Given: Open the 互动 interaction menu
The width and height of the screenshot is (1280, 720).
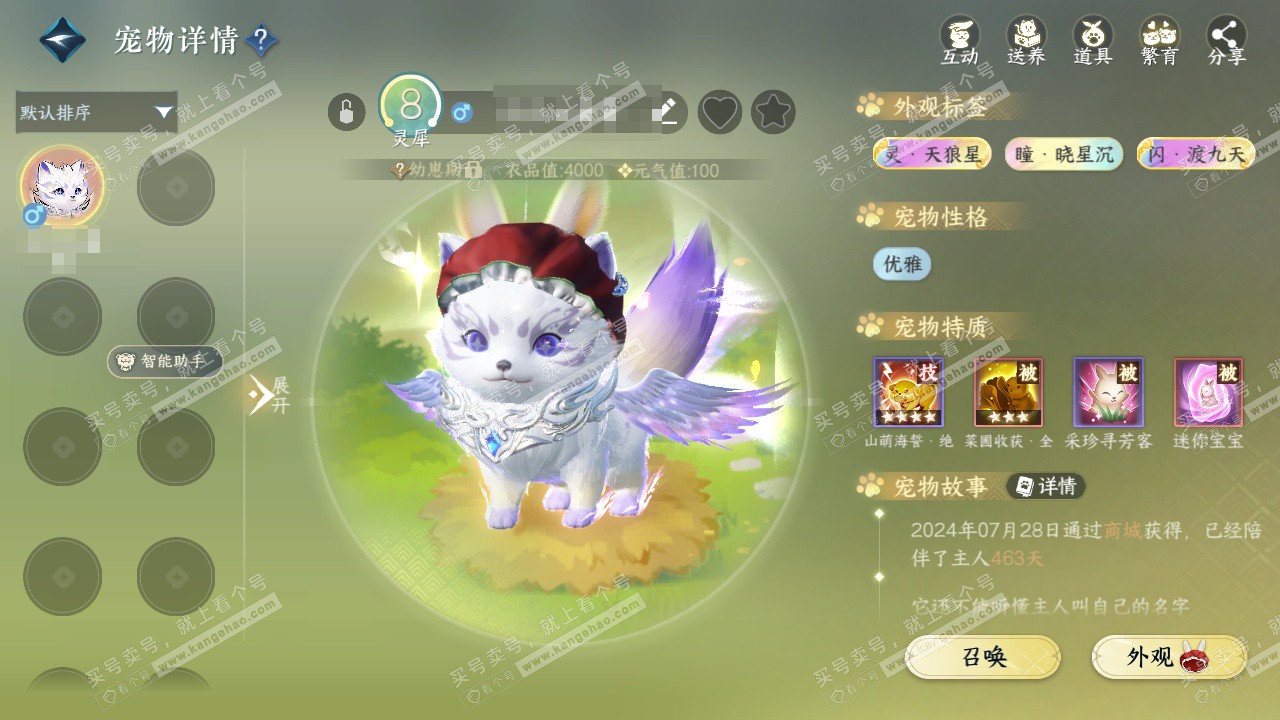Looking at the screenshot, I should [x=959, y=40].
